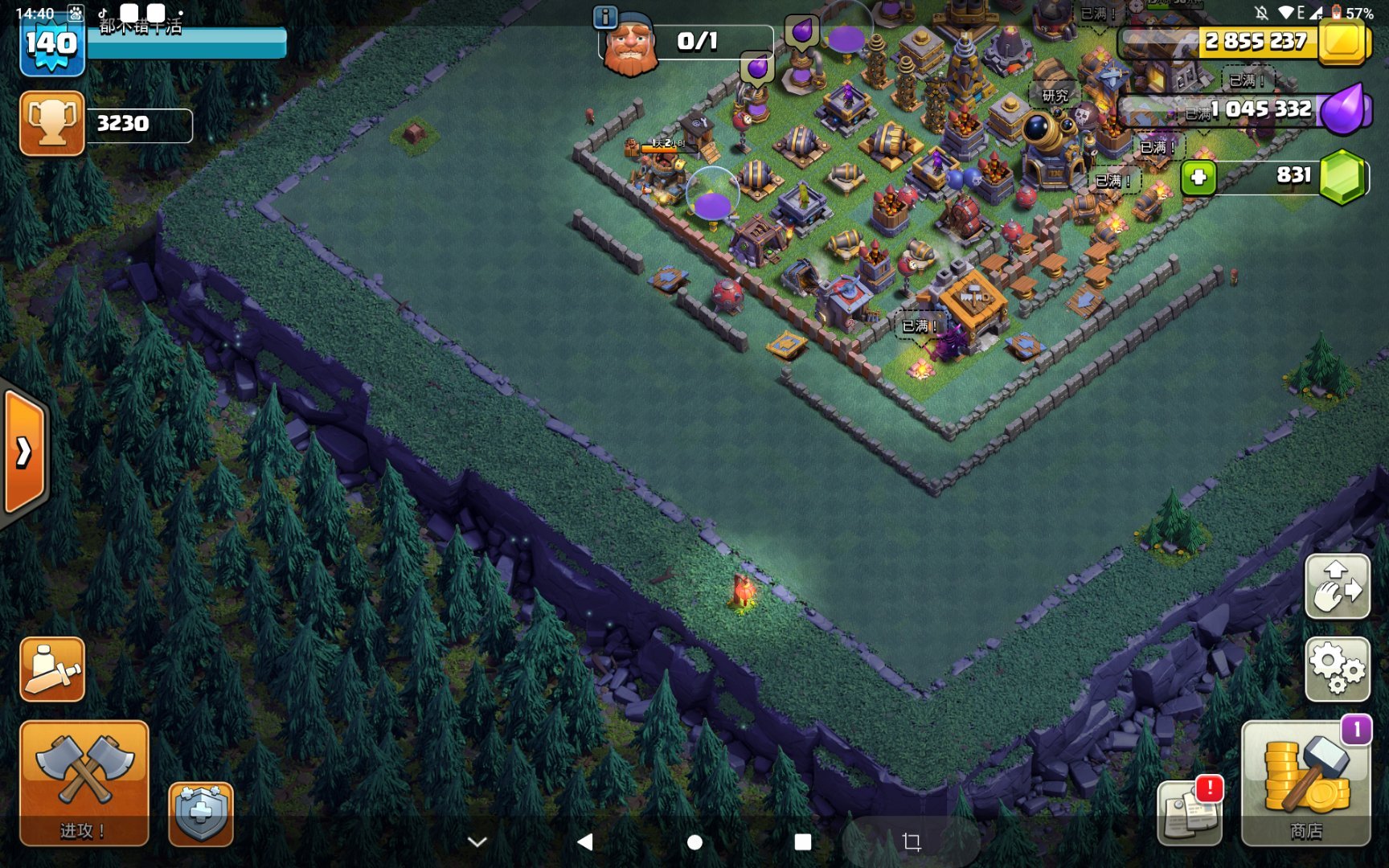Viewport: 1389px width, 868px height.
Task: Click the green plus to buy gems
Action: point(1198,177)
